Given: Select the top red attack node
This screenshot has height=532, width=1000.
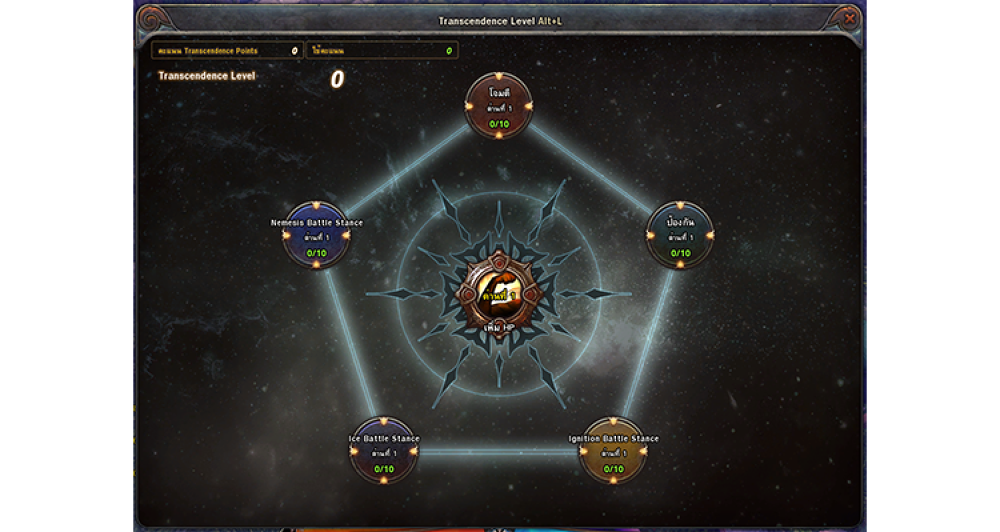Looking at the screenshot, I should (498, 106).
